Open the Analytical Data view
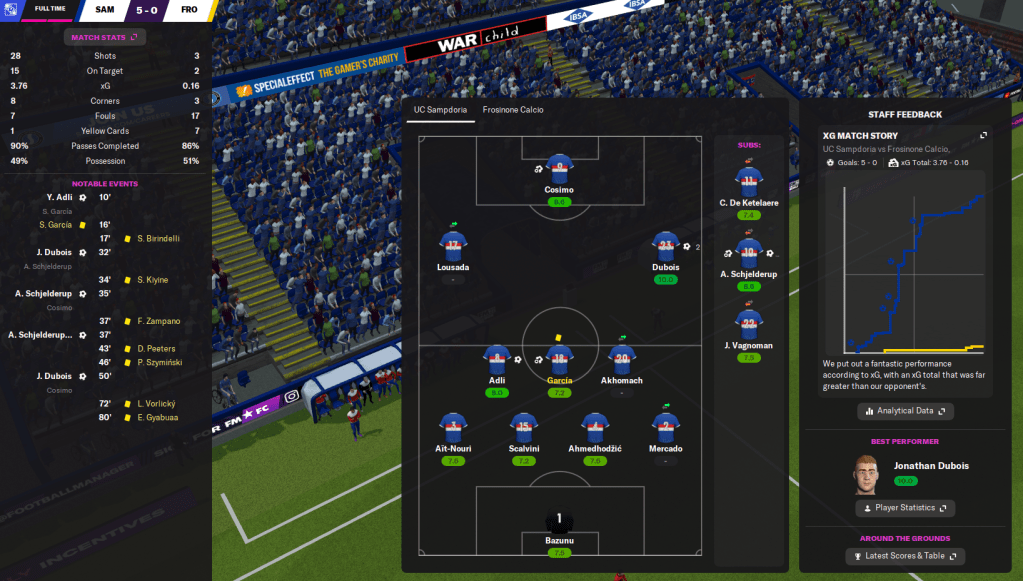The image size is (1023, 581). (x=905, y=411)
